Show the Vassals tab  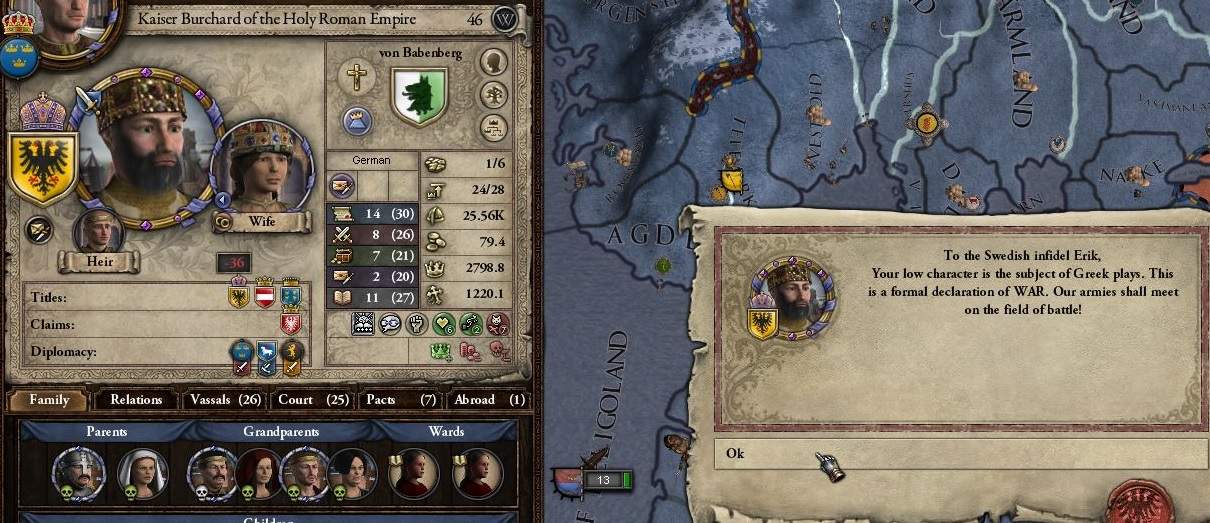pyautogui.click(x=224, y=400)
